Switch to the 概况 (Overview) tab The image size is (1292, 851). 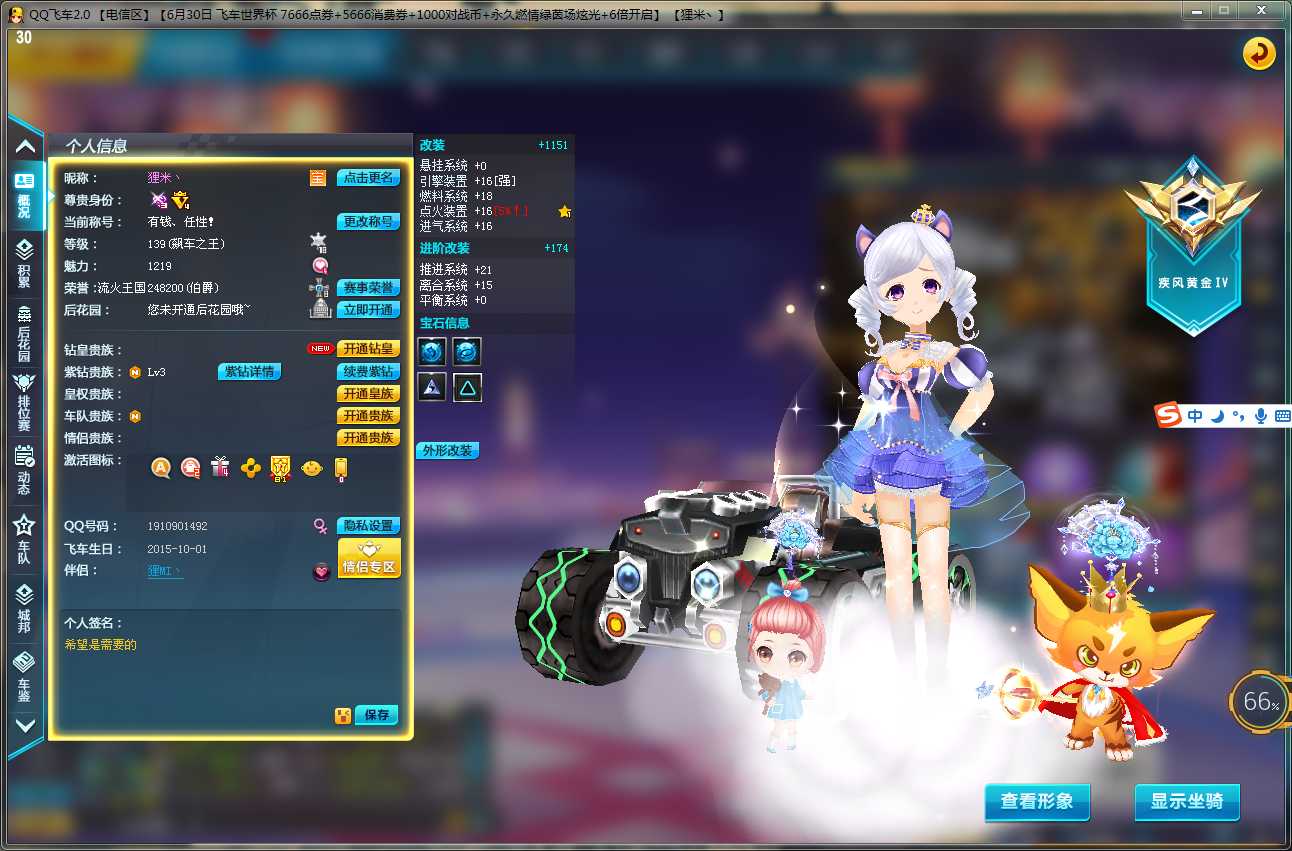[x=24, y=196]
